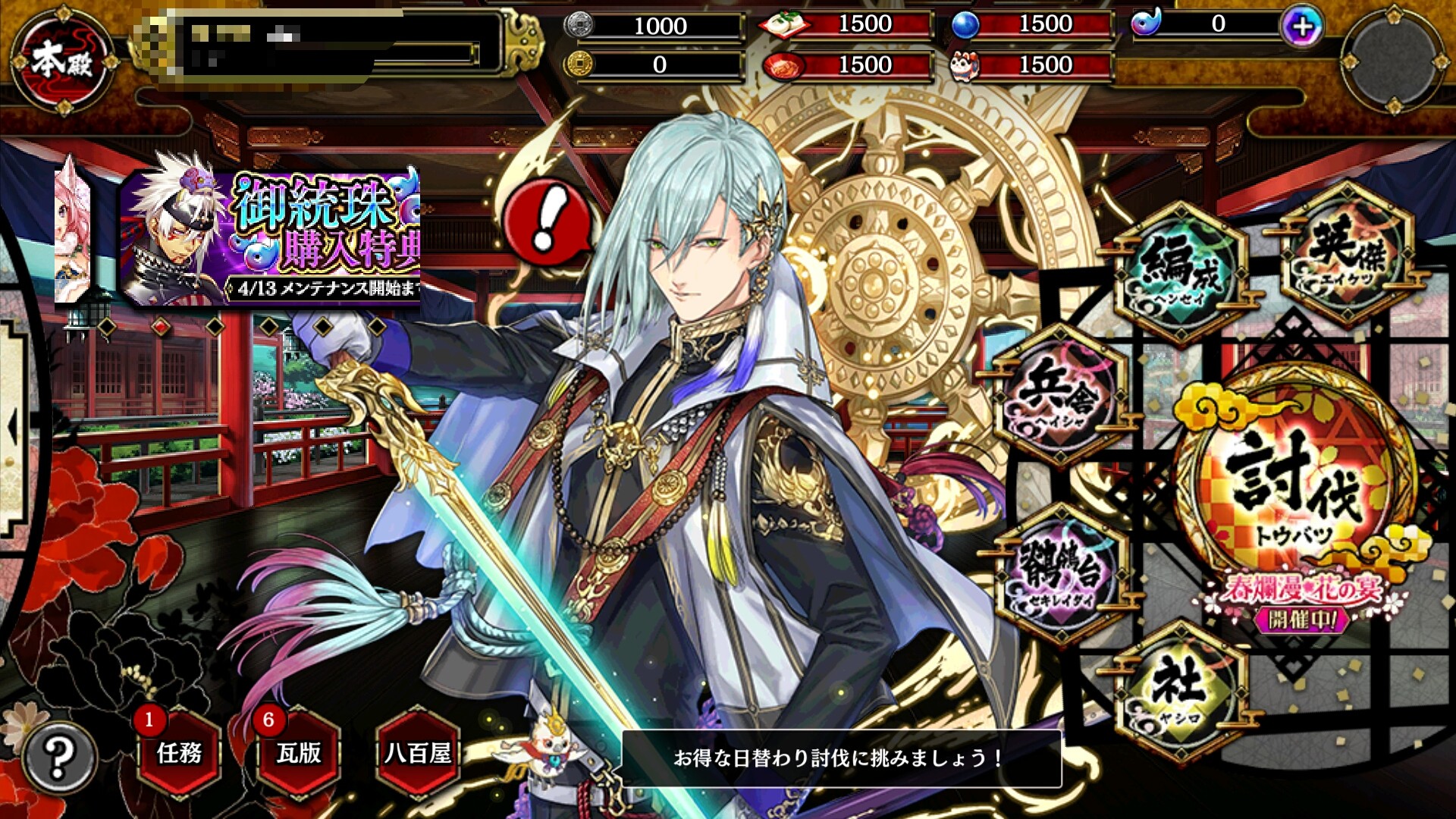Open the round ornate menu in corner

(x=1394, y=61)
